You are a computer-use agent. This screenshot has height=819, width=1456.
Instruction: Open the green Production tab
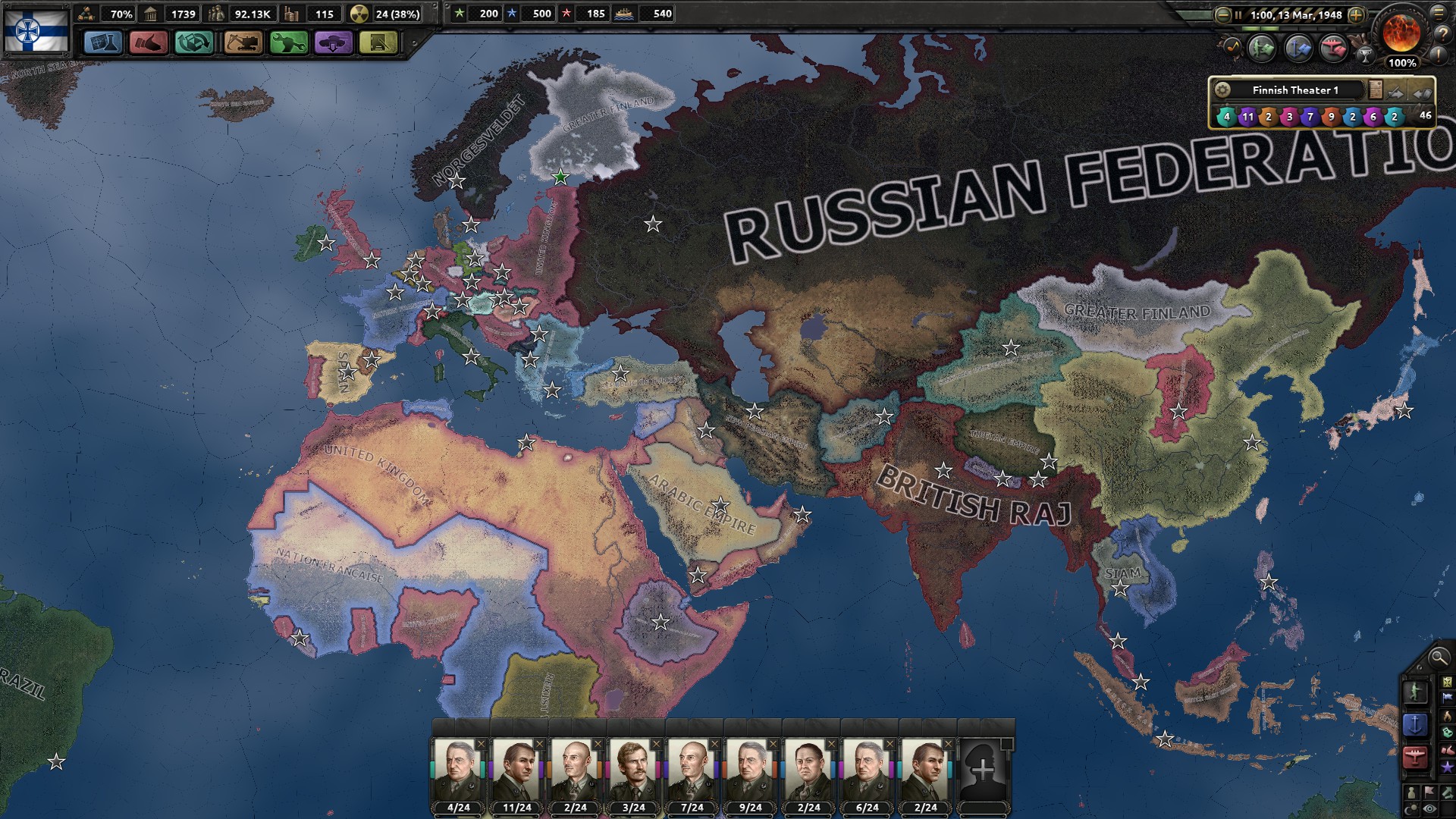click(x=288, y=42)
